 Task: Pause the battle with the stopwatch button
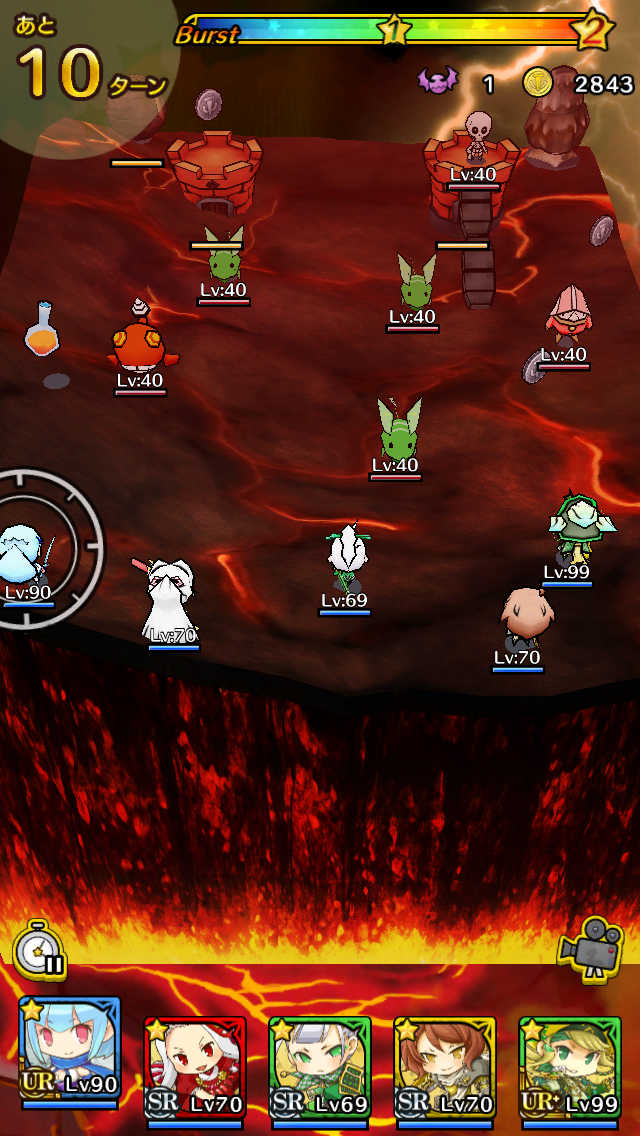pyautogui.click(x=40, y=949)
